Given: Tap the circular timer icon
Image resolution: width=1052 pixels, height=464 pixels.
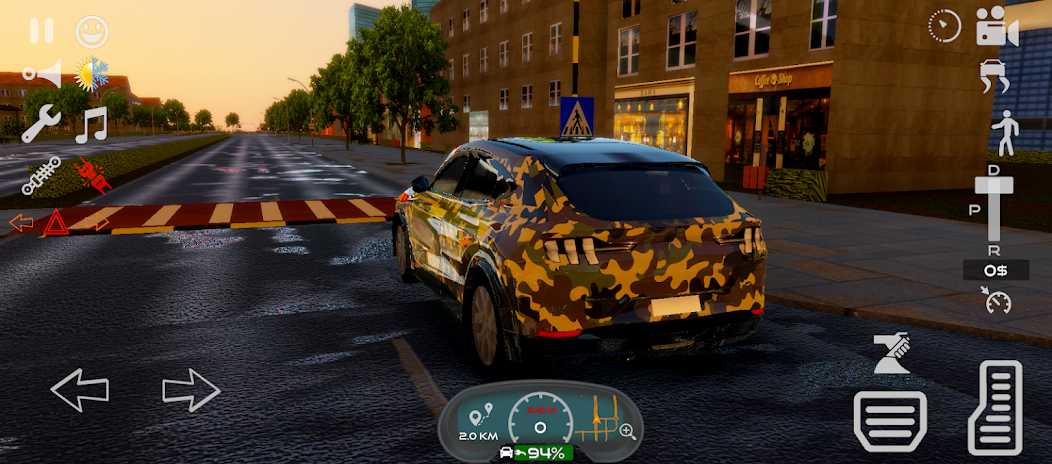Looking at the screenshot, I should [x=944, y=27].
